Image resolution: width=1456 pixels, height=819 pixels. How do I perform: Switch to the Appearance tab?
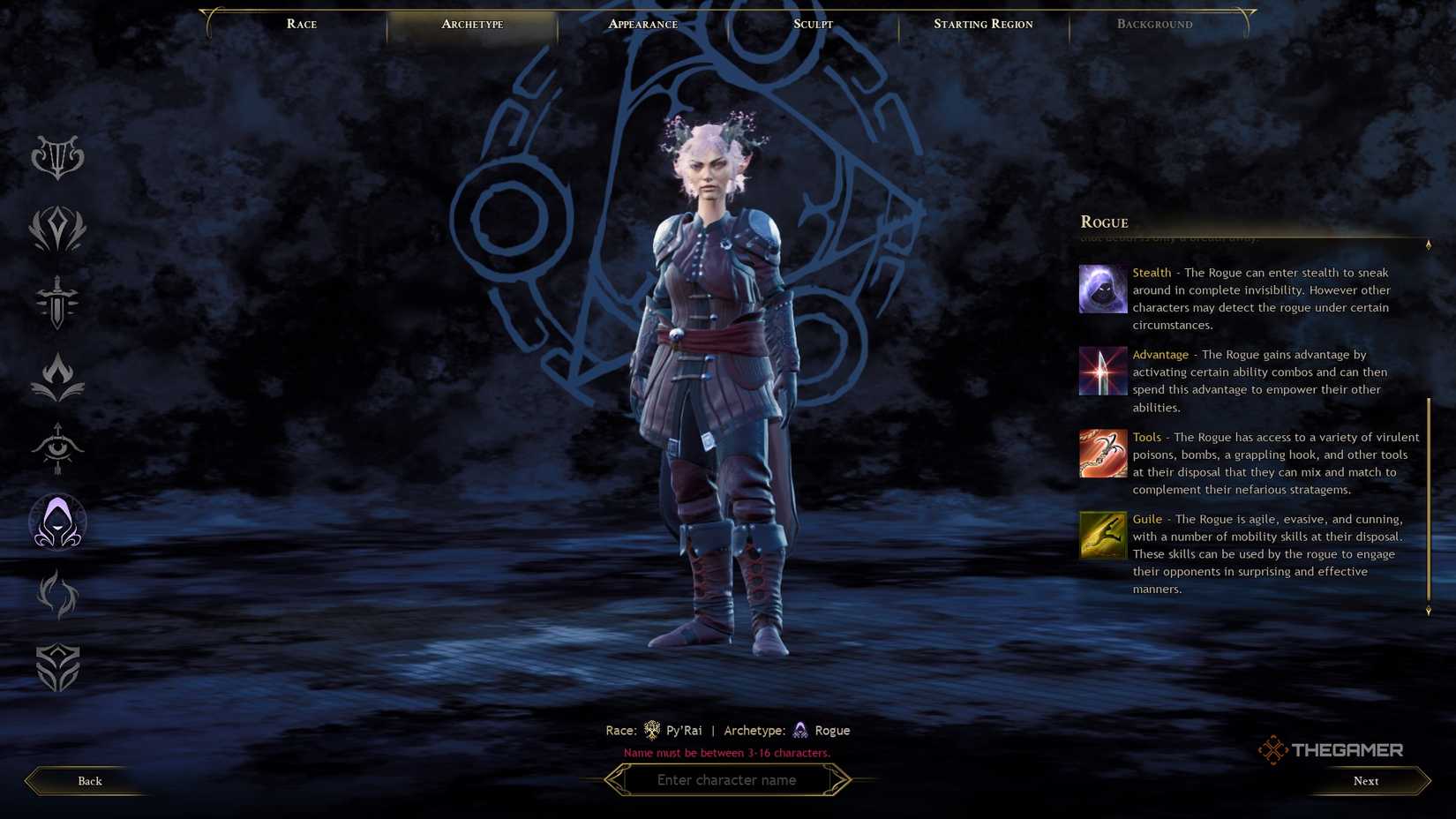pos(642,24)
